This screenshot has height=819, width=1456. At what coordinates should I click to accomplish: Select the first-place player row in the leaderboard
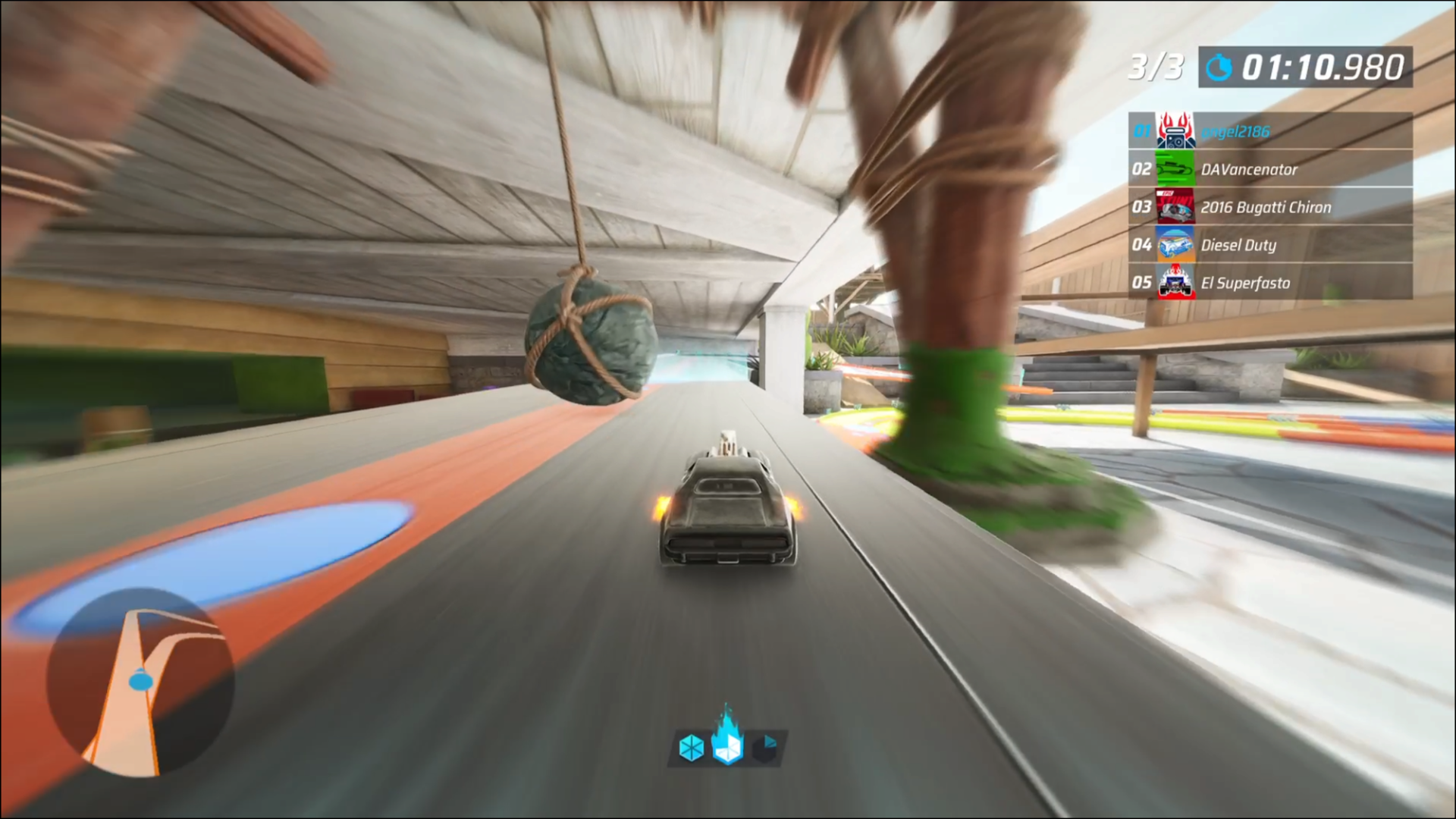tap(1269, 131)
